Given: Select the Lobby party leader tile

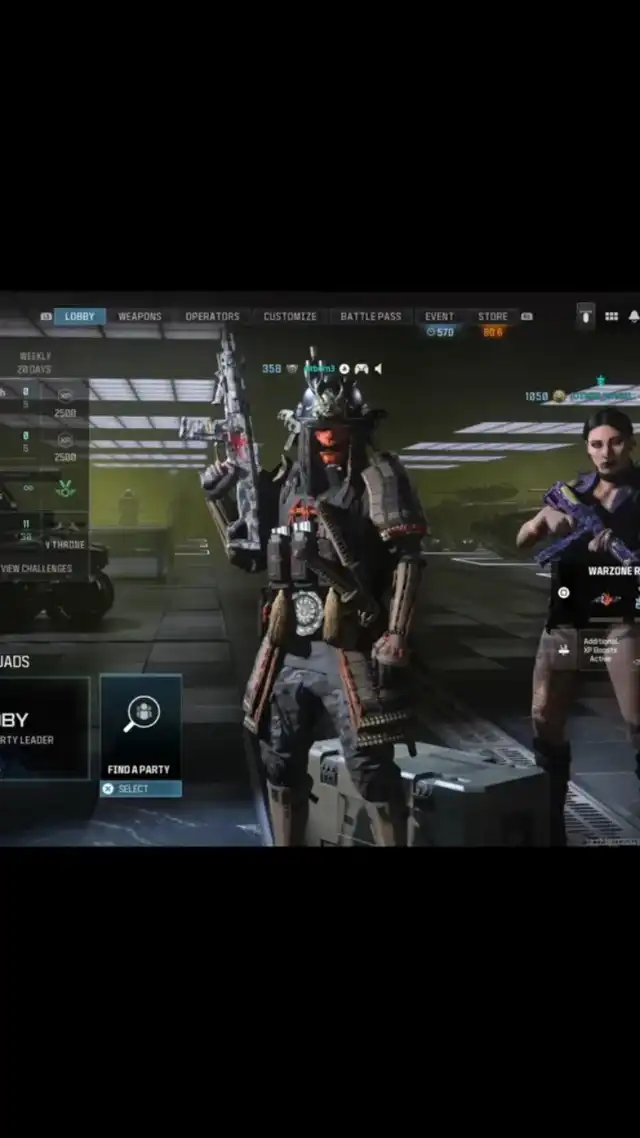Looking at the screenshot, I should coord(40,728).
